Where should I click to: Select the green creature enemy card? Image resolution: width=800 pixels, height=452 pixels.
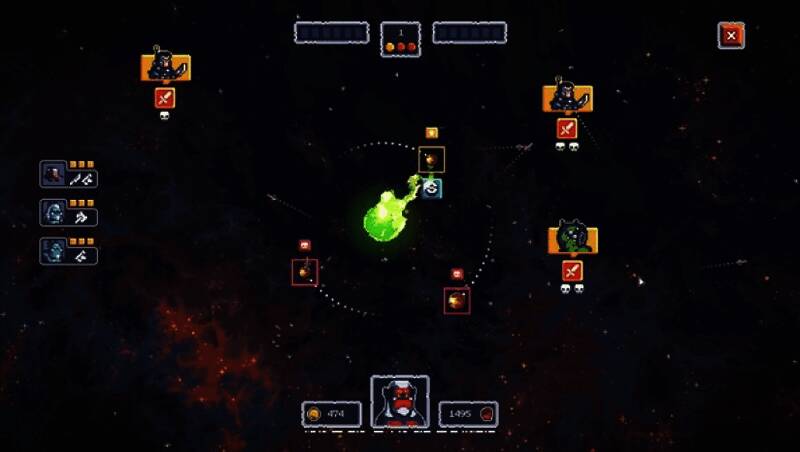tap(572, 240)
